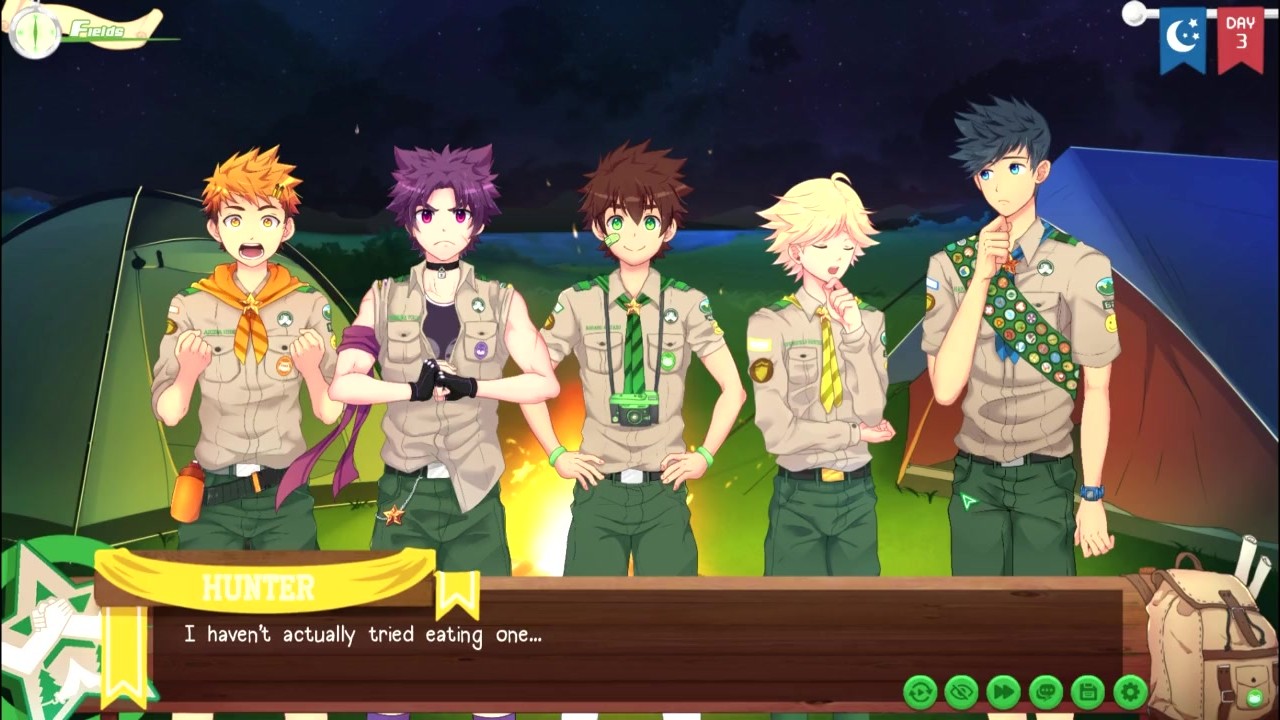Image resolution: width=1280 pixels, height=720 pixels.
Task: Activate the fast-forward skip button
Action: 1004,691
